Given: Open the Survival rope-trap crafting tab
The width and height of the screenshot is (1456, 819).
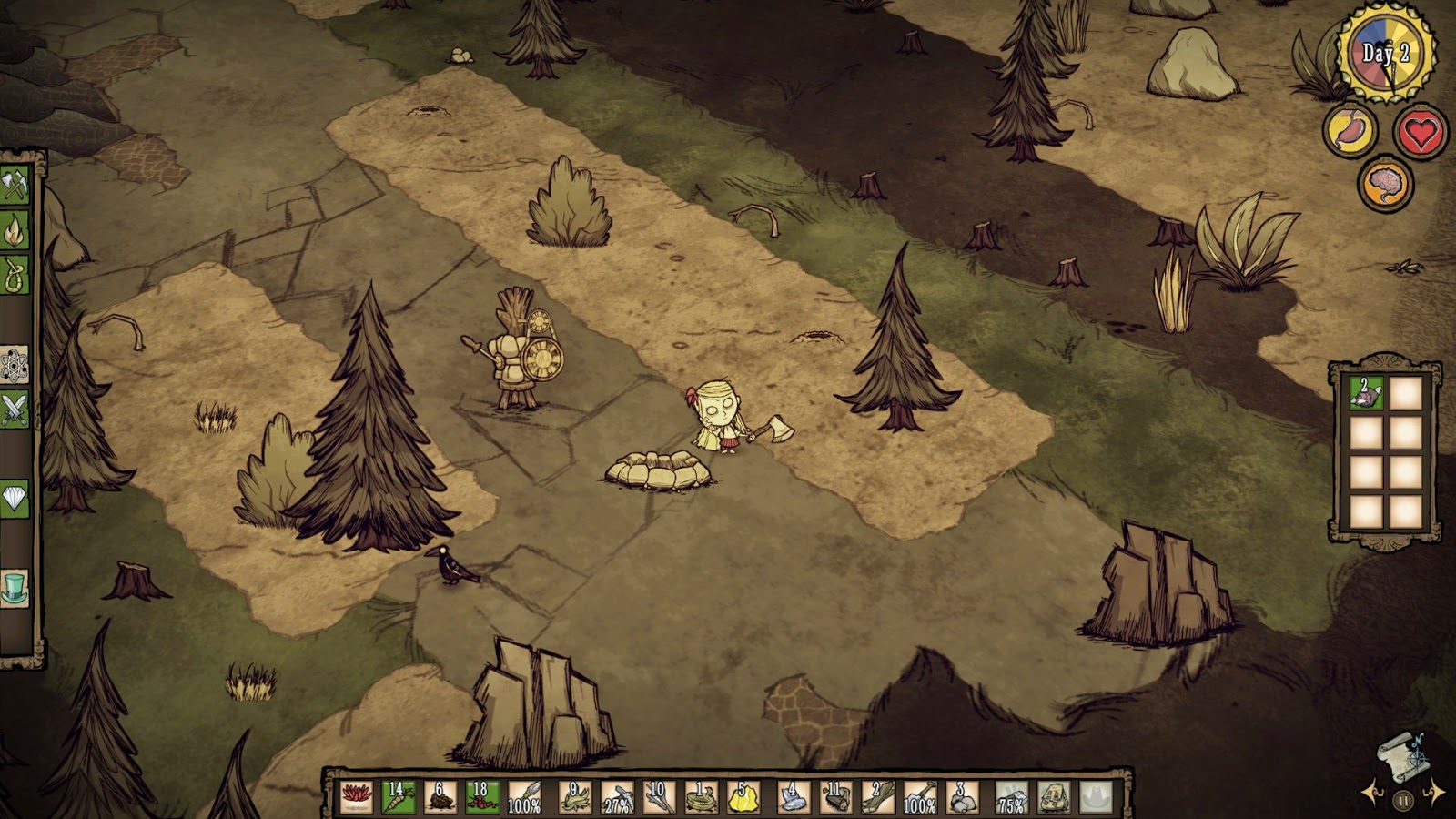Looking at the screenshot, I should (x=15, y=274).
